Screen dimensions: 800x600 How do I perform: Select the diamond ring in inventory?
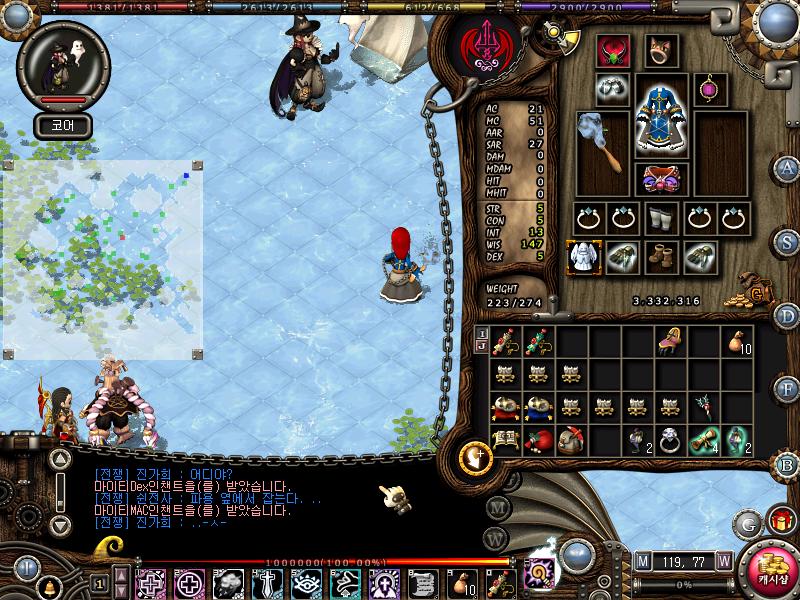coord(671,441)
